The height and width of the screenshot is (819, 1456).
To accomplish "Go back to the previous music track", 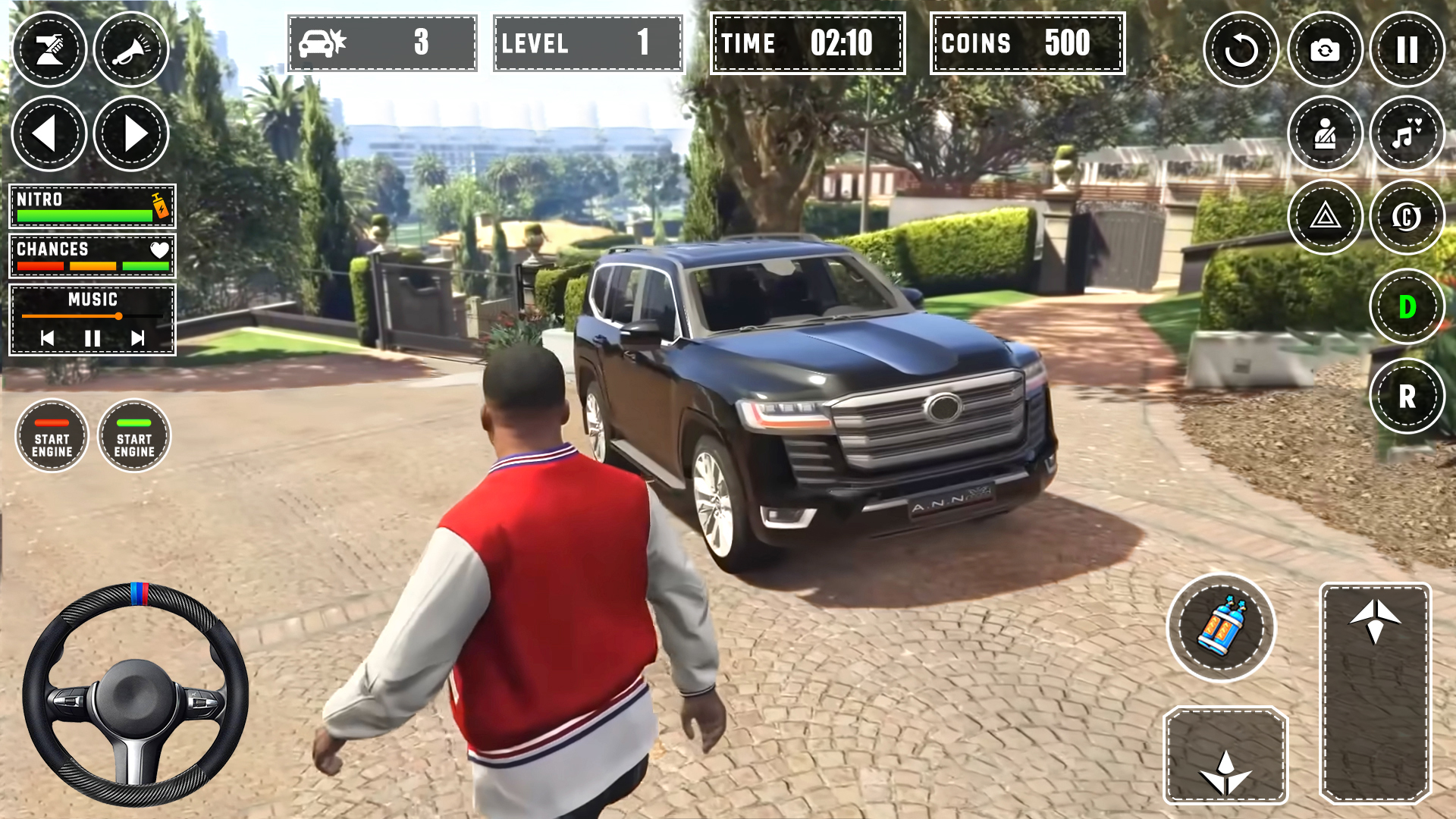I will click(47, 338).
